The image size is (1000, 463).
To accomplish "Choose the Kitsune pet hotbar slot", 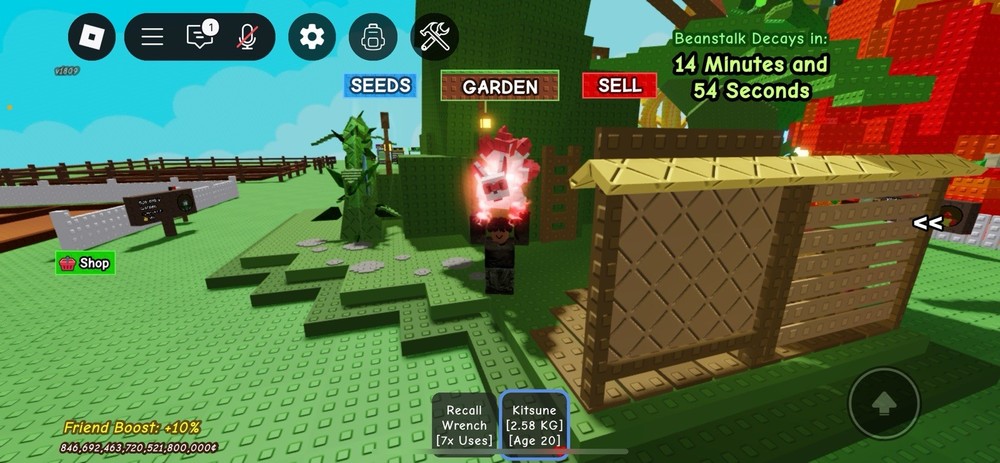I will click(x=535, y=424).
